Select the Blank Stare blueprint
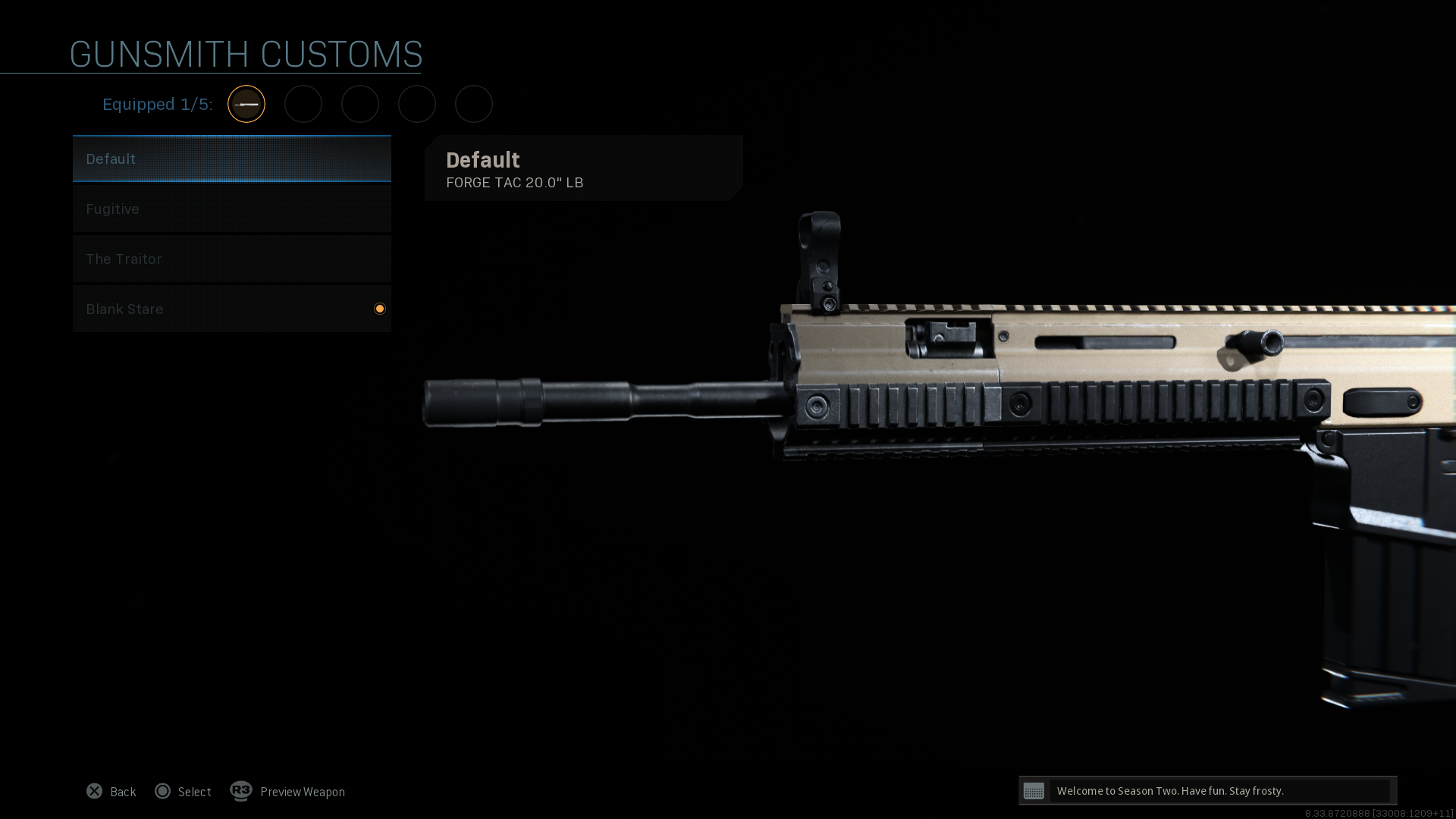 231,309
